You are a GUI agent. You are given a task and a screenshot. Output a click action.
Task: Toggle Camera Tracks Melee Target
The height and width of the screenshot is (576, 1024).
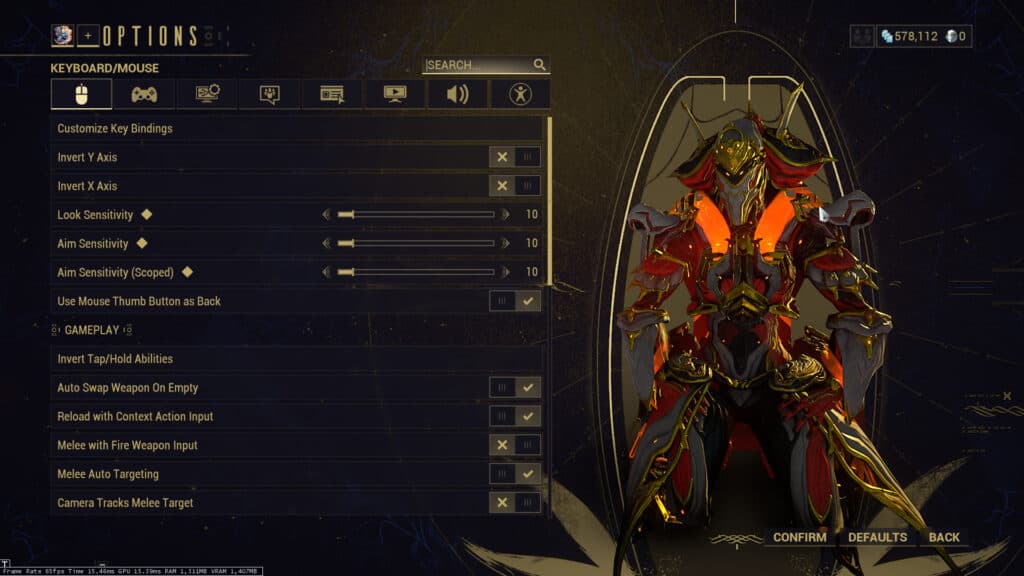515,503
